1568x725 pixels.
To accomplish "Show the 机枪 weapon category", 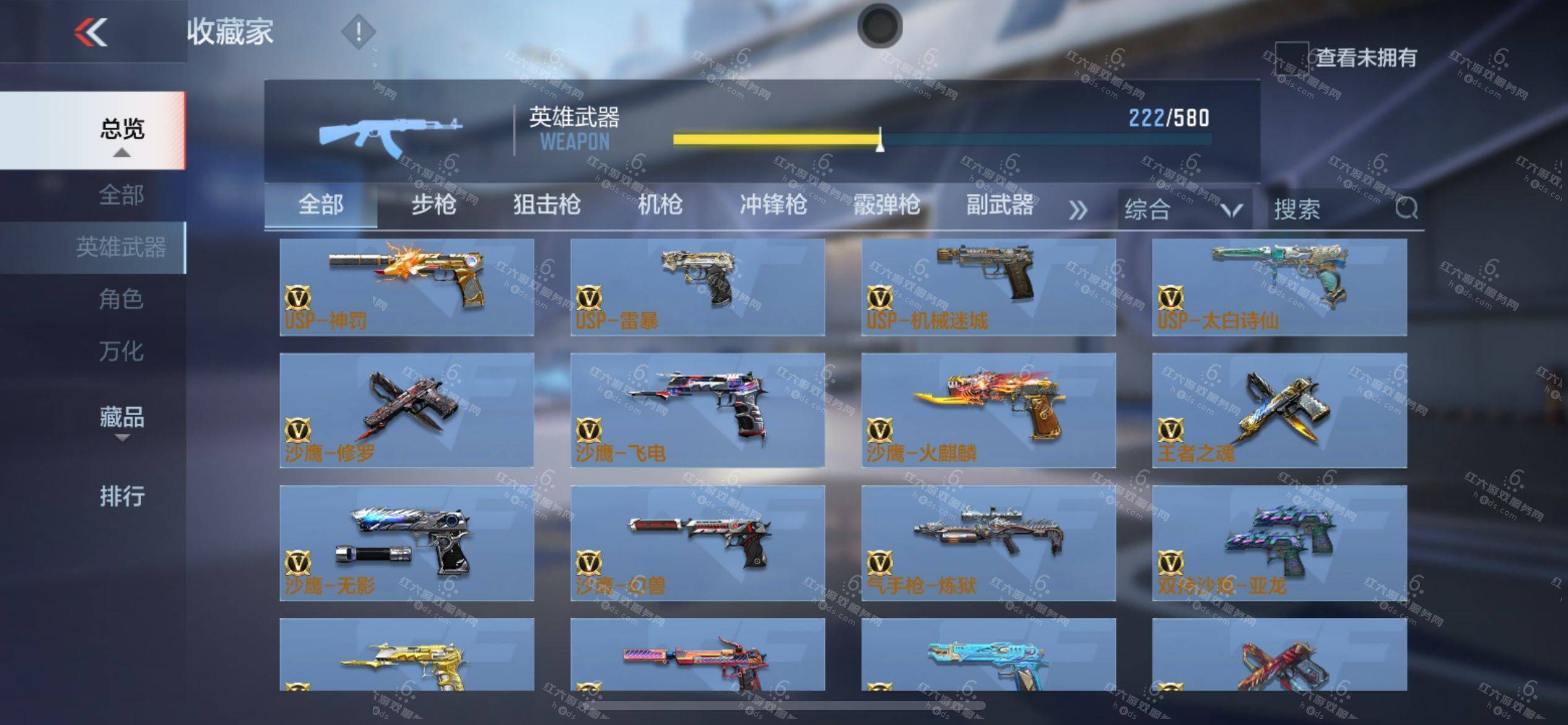I will pos(660,204).
